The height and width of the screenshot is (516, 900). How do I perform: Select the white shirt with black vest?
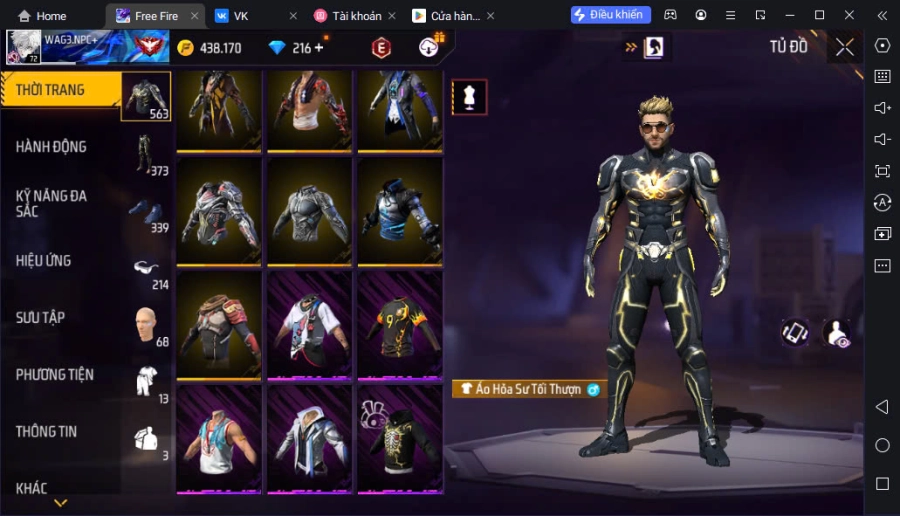(x=308, y=322)
